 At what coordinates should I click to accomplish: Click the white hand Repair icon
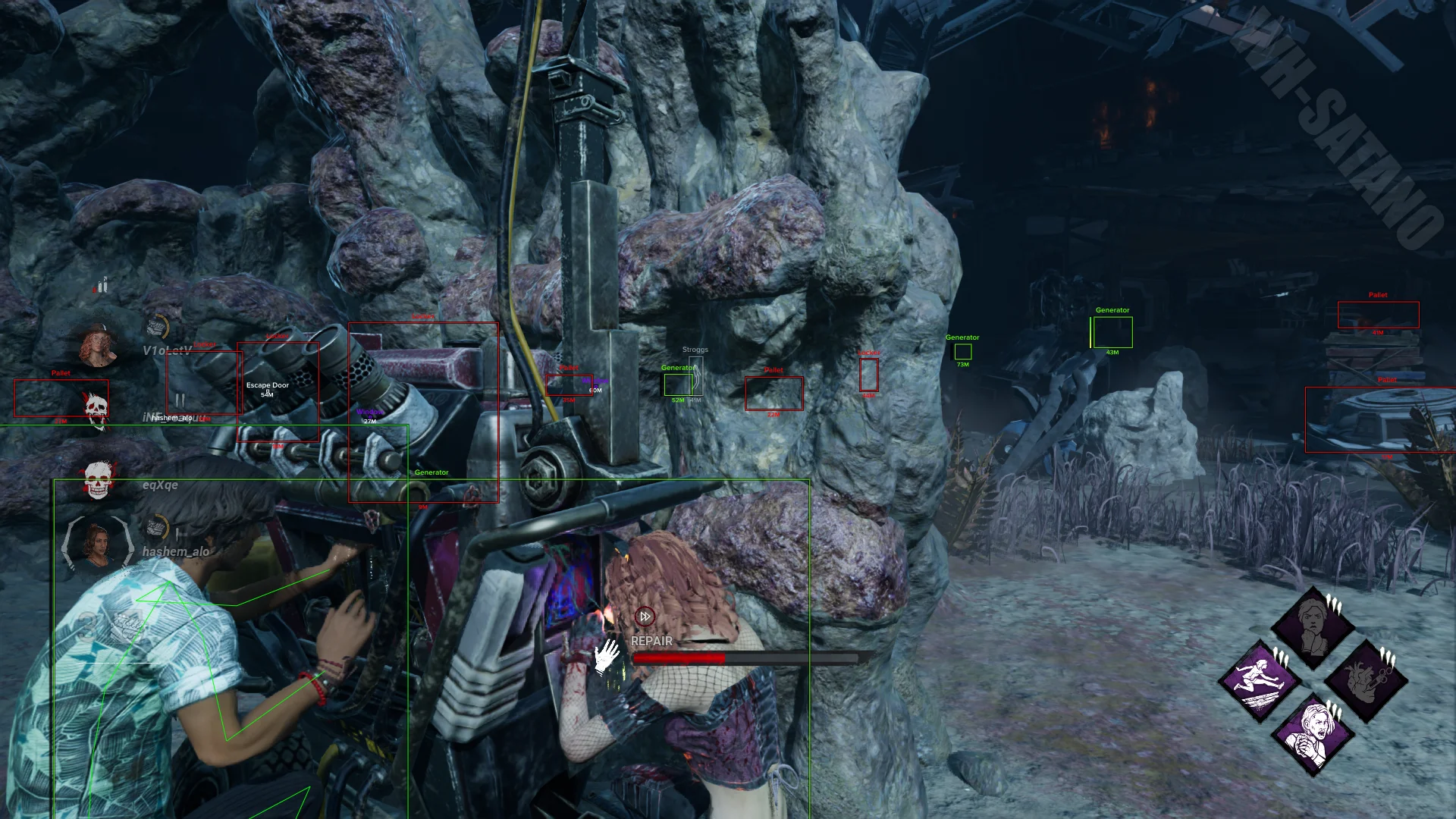pos(607,657)
